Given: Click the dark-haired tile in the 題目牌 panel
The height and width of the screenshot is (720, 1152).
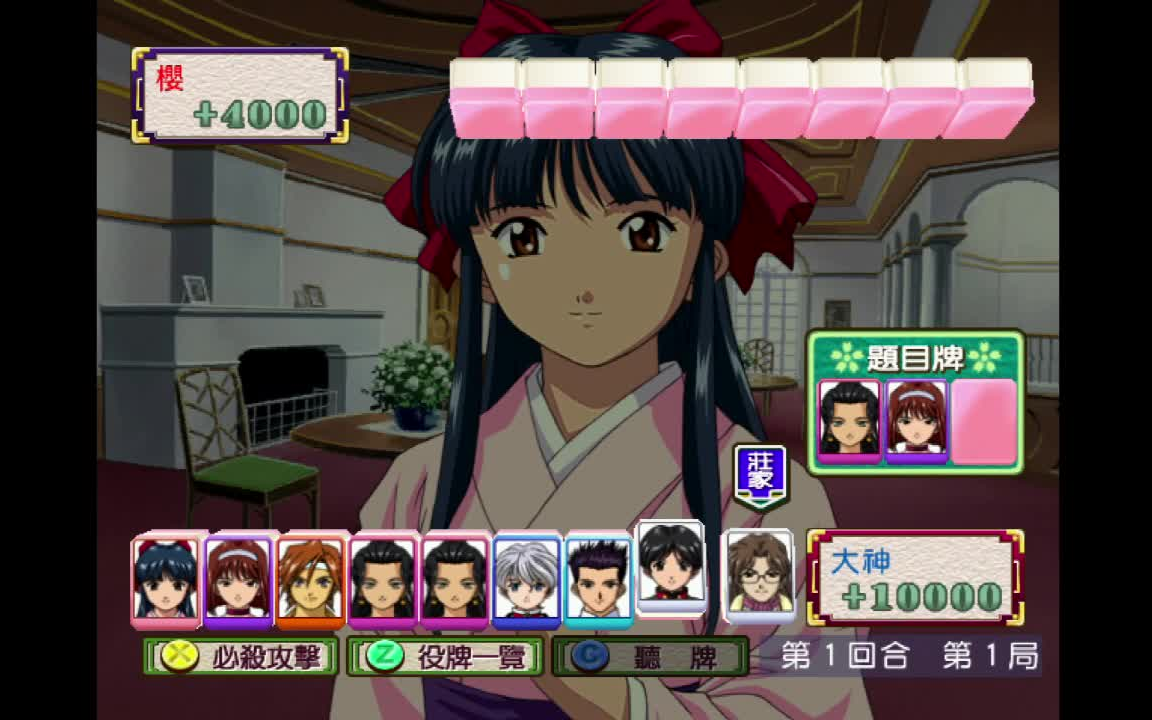Looking at the screenshot, I should tap(849, 420).
